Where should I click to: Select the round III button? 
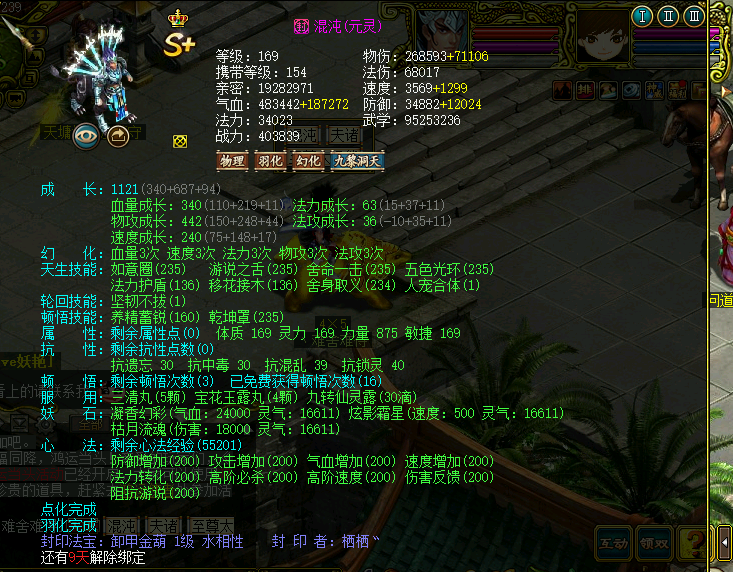(694, 16)
